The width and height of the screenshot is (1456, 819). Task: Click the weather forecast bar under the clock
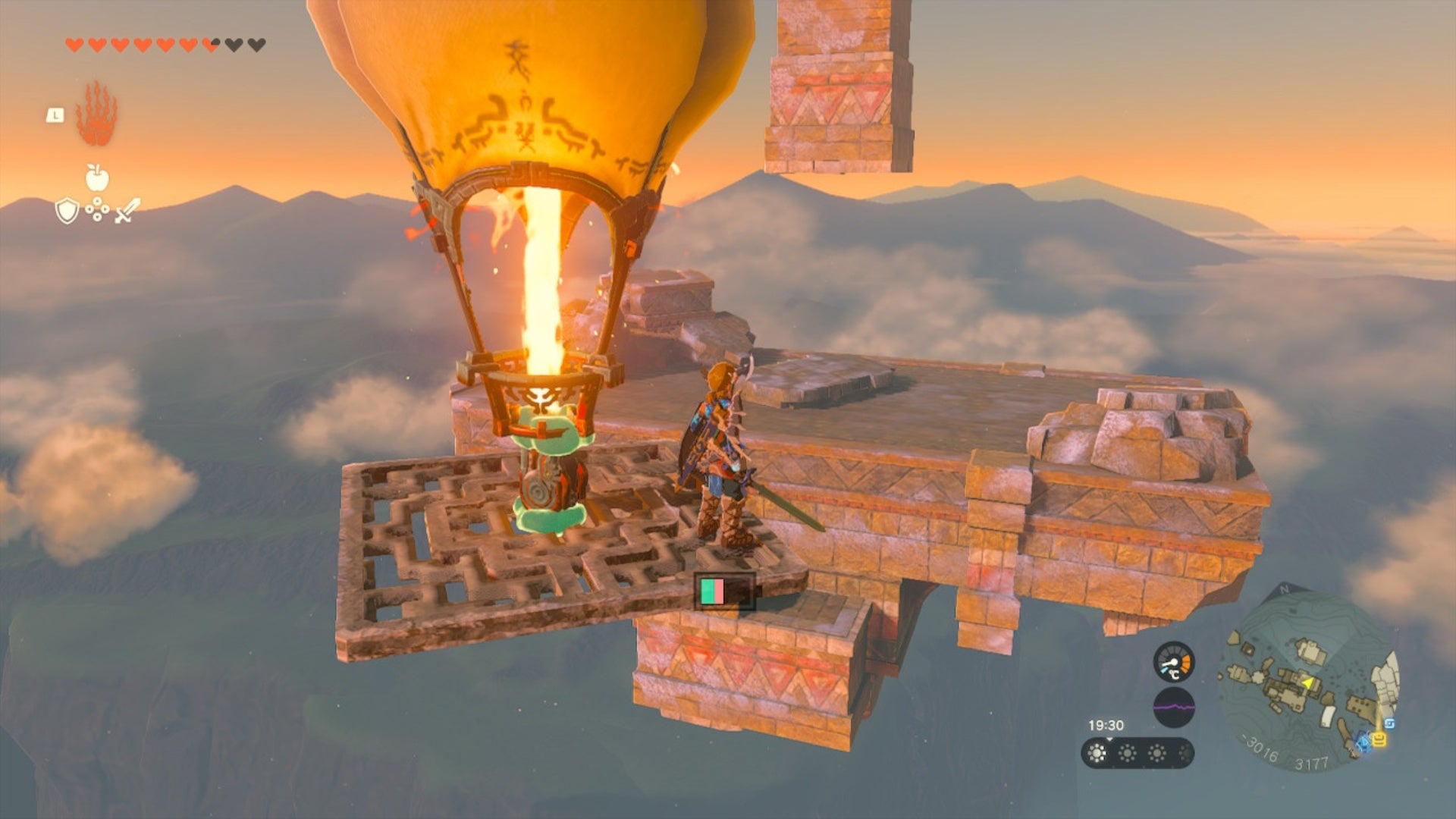(1137, 753)
